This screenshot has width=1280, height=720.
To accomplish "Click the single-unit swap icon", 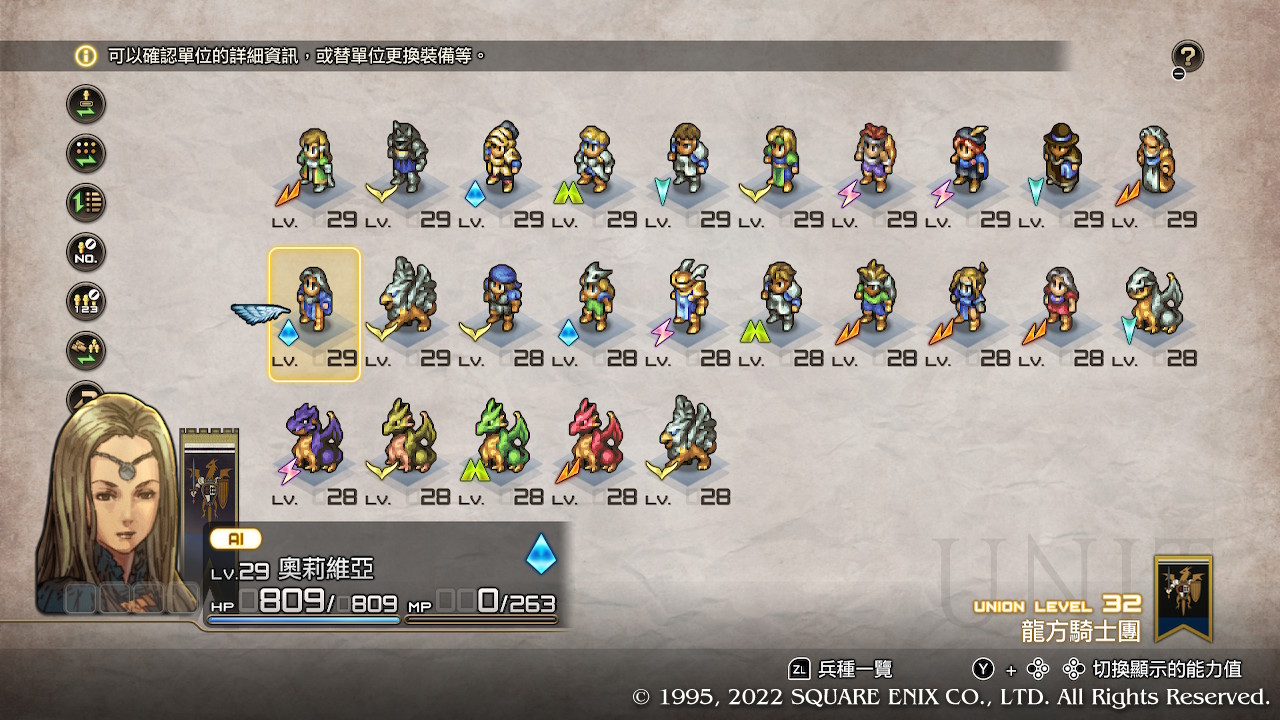I will coord(86,104).
